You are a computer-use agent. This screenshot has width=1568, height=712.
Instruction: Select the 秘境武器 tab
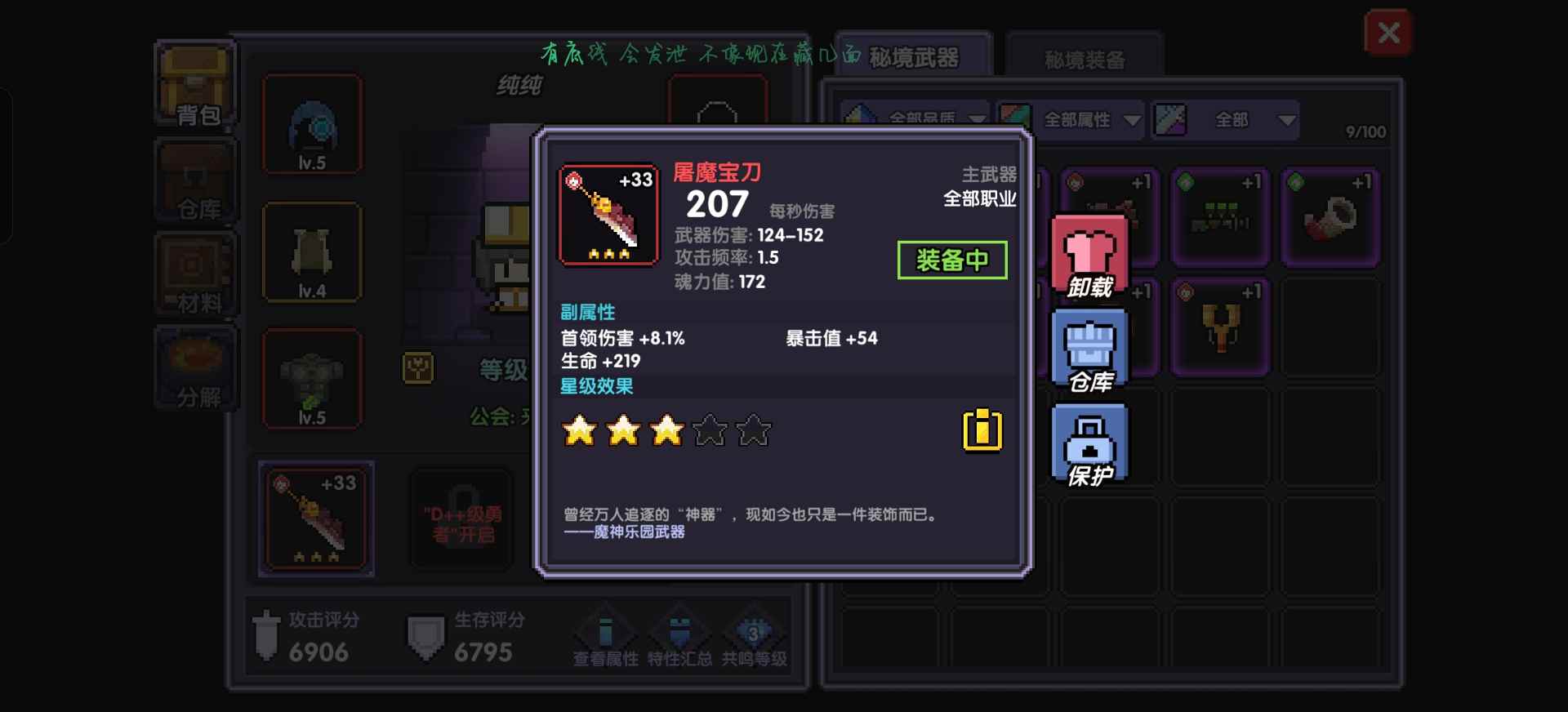[x=915, y=57]
